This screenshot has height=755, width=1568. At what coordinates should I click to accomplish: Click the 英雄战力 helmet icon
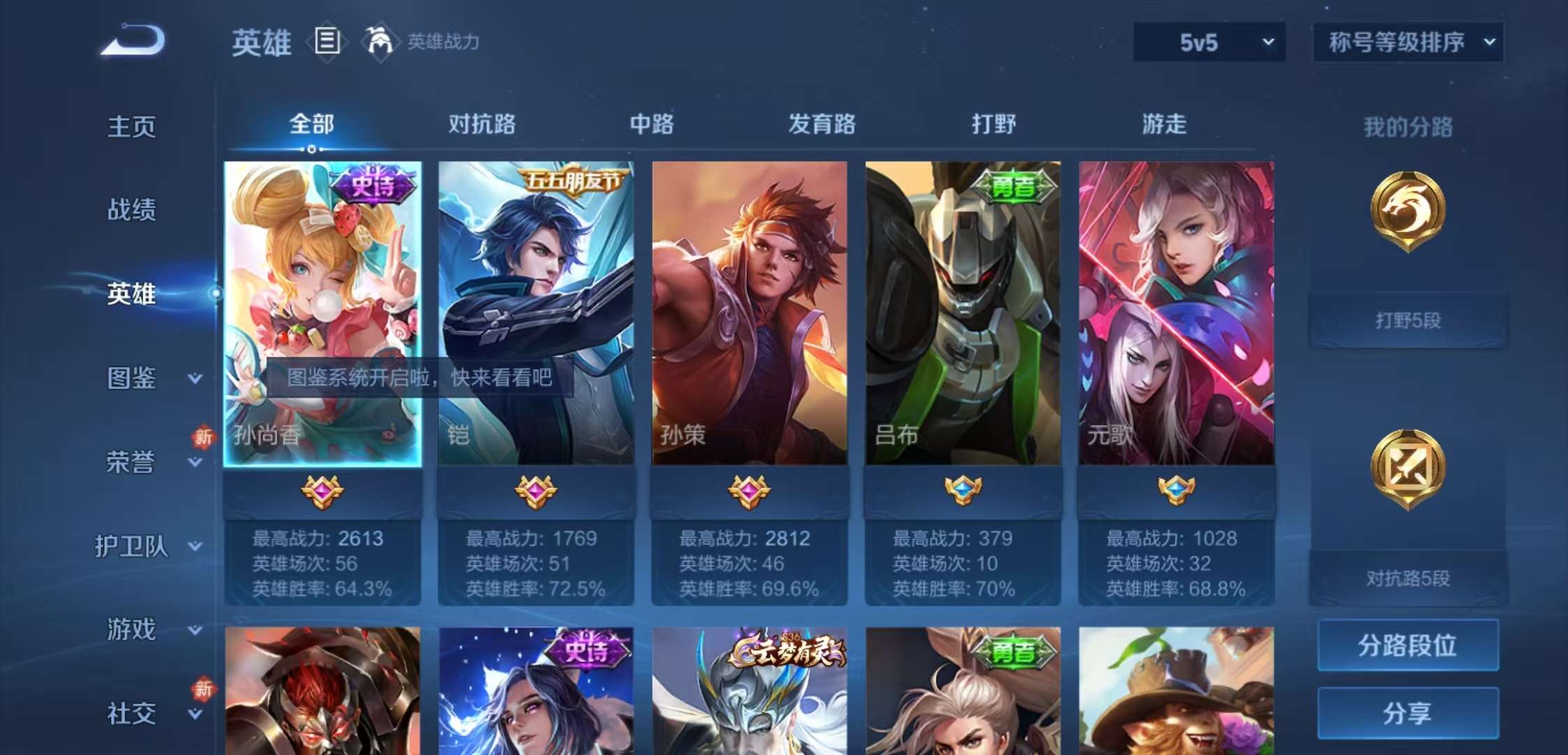pos(378,42)
